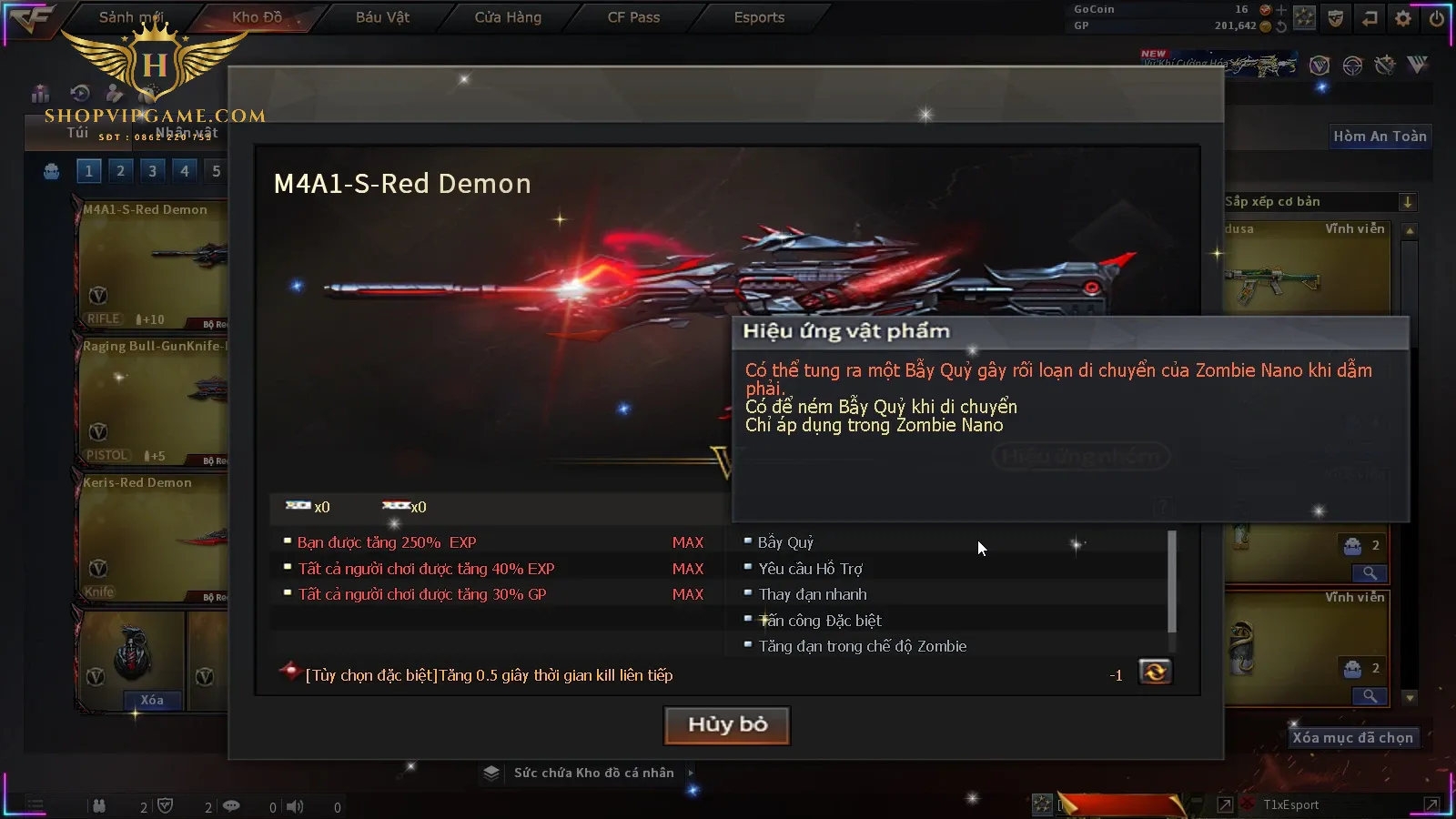This screenshot has height=819, width=1456.
Task: Select the Raging Bull-GunKnife pistol slot
Action: coord(151,400)
